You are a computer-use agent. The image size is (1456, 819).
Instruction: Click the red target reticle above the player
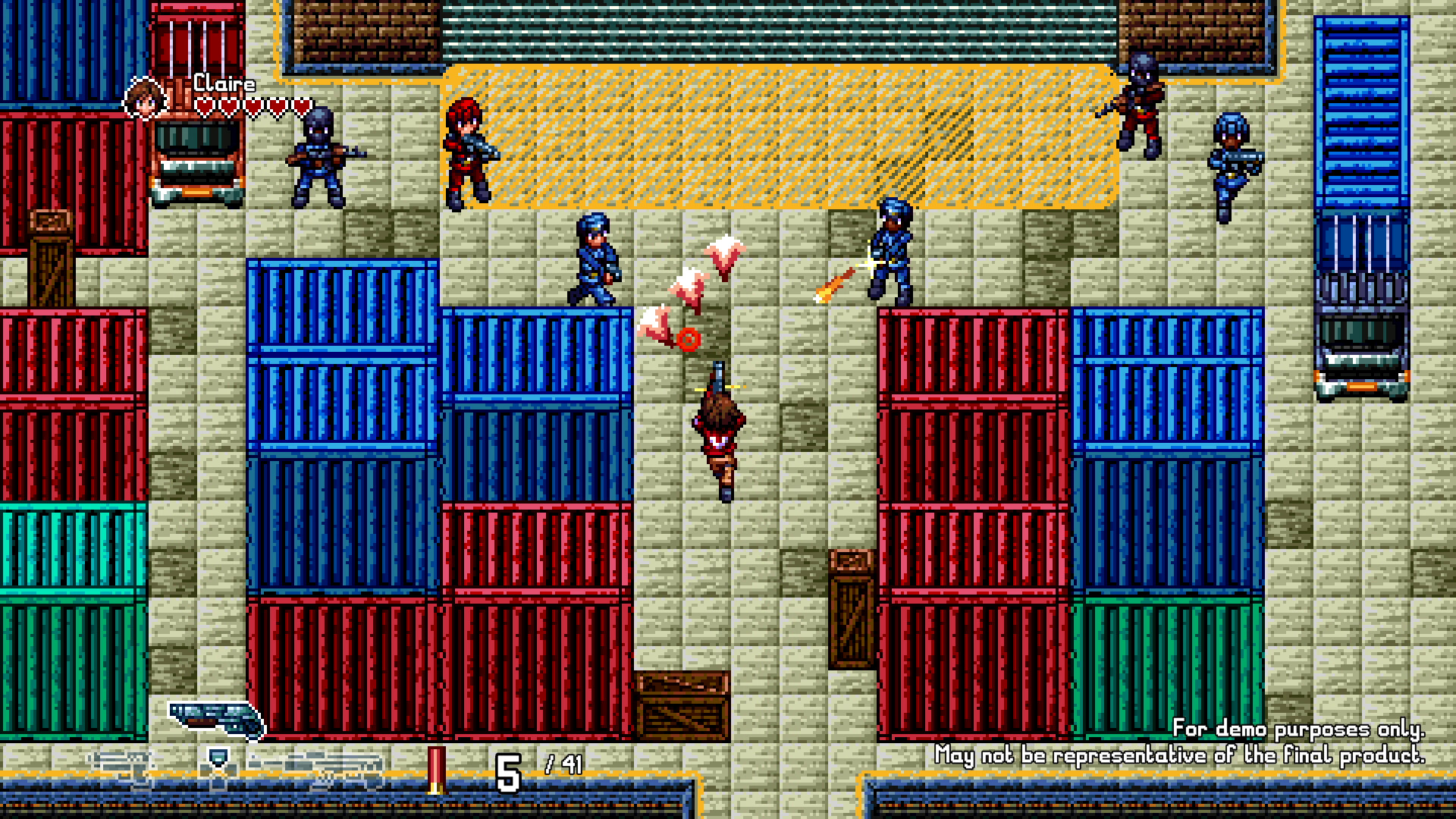click(x=687, y=340)
